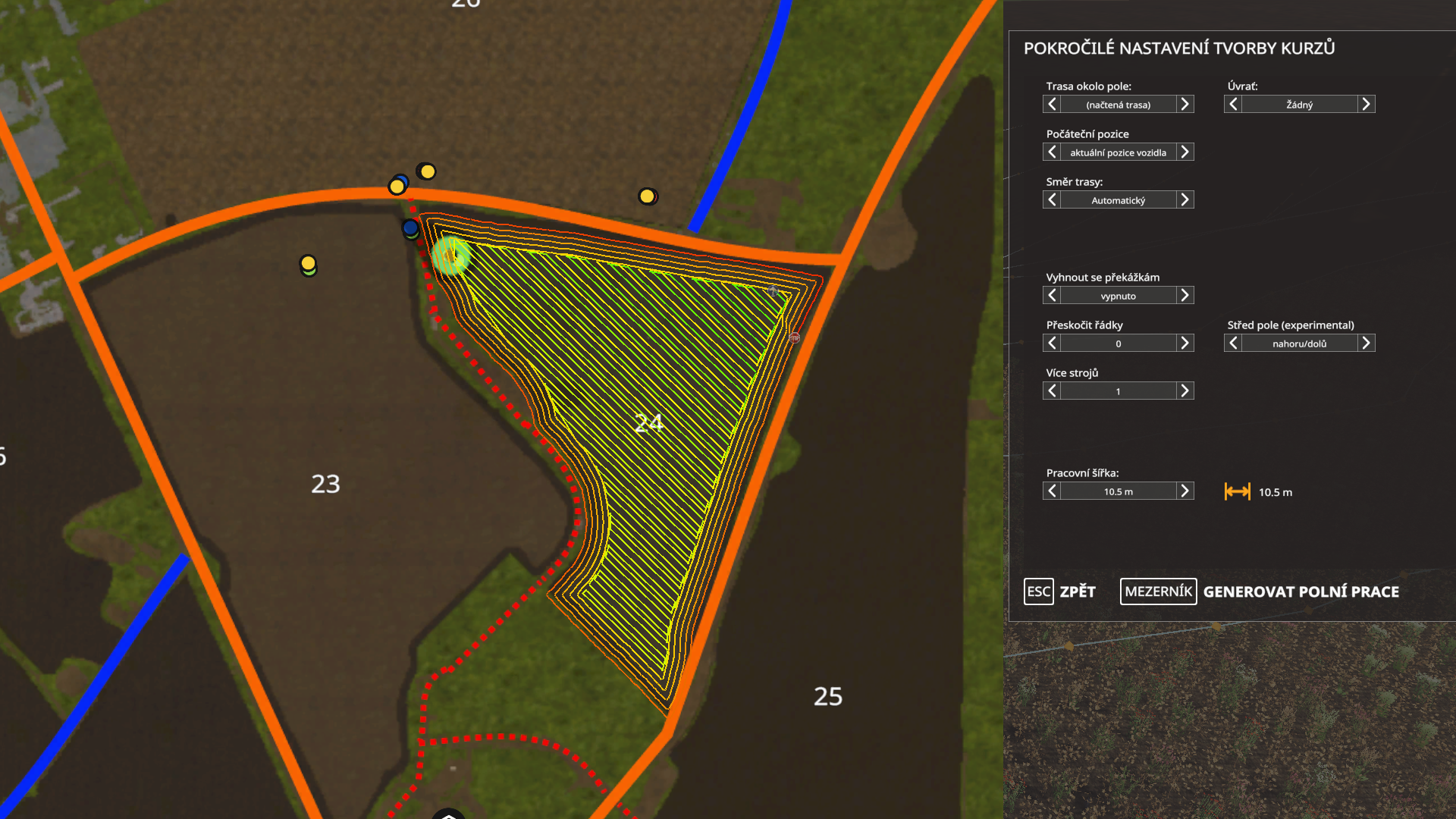Cycle Střed pole option nahoru/dolů with right chevron
1456x819 pixels.
(x=1366, y=343)
